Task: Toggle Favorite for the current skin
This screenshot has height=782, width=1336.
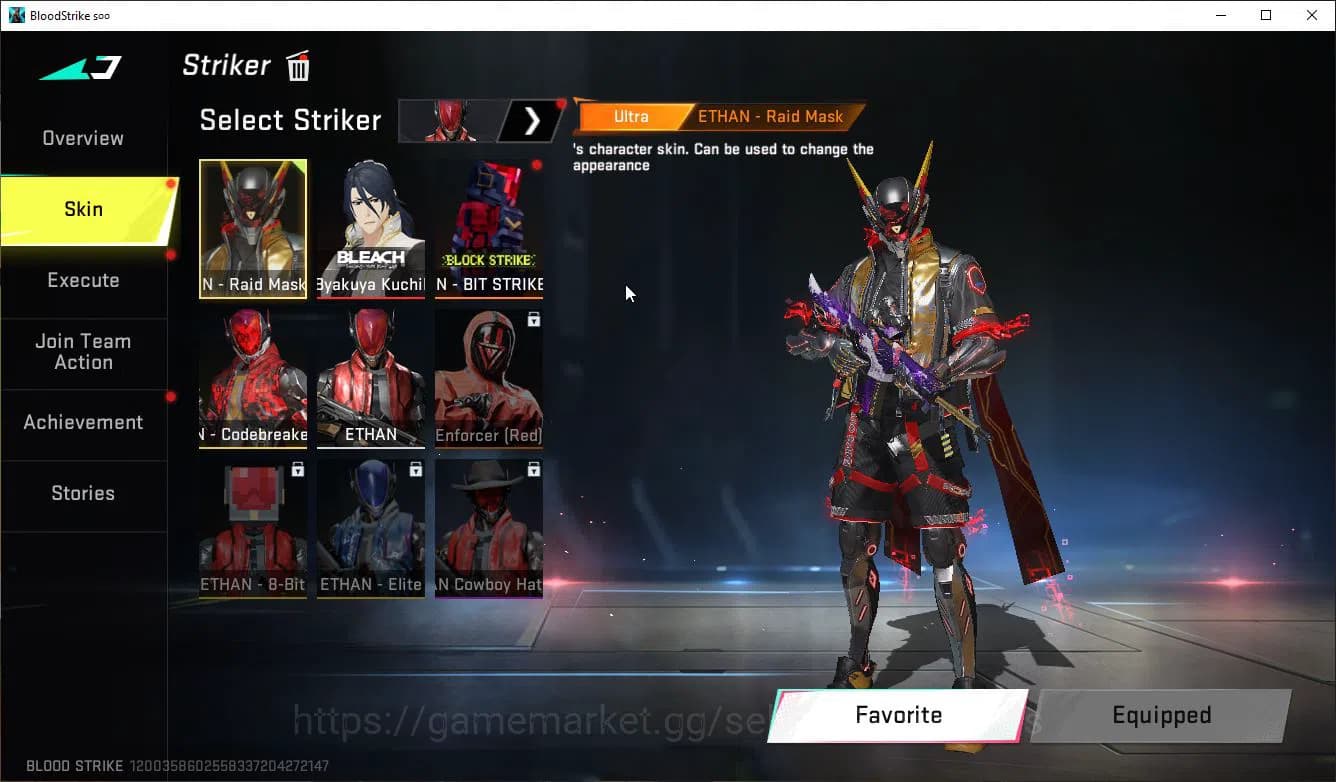Action: 897,715
